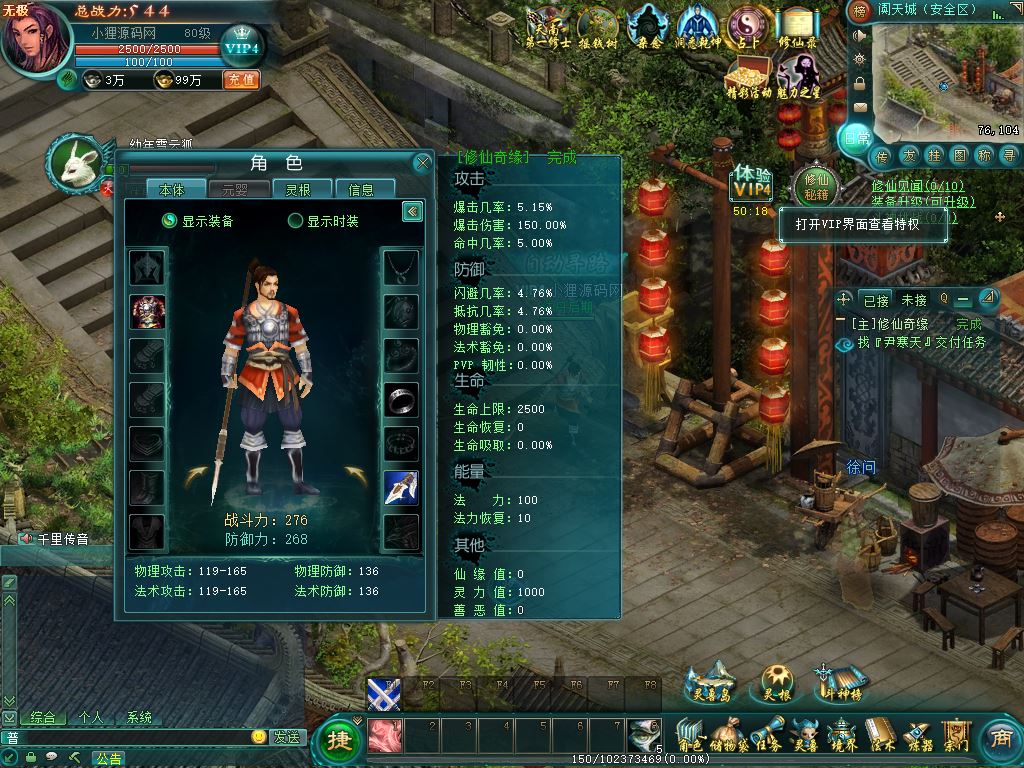Screen dimensions: 1024x768
Task: Select the equipped red armor slot
Action: (x=148, y=311)
